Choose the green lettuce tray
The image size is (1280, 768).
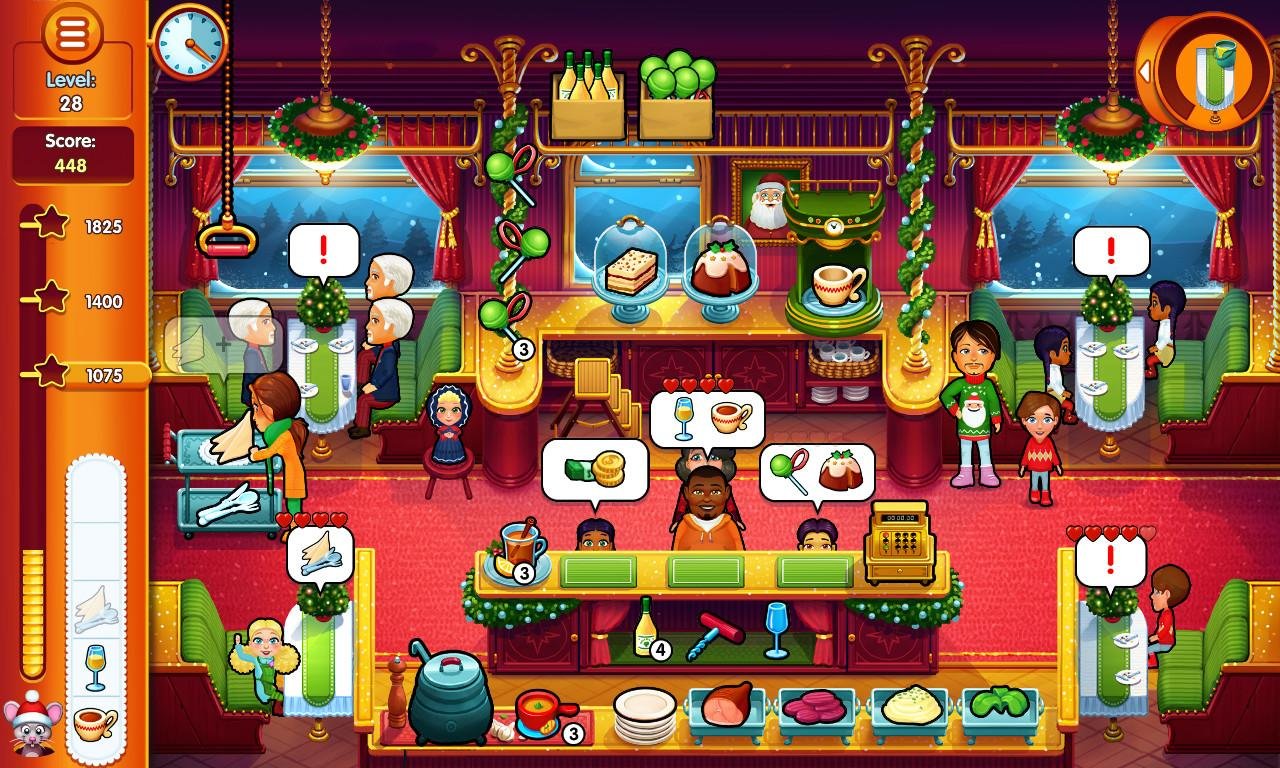point(1000,705)
